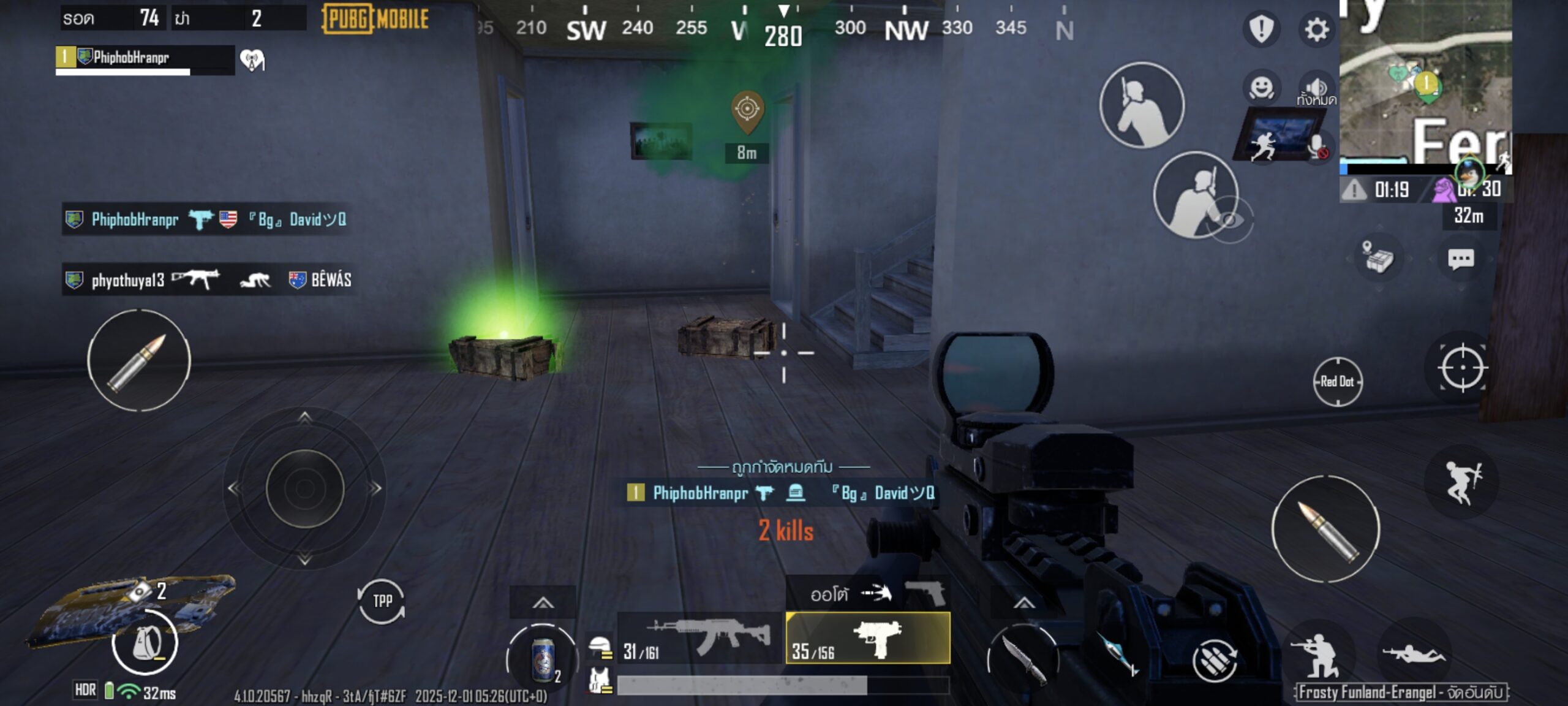1568x706 pixels.
Task: Tap the shield report icon
Action: tap(1261, 28)
